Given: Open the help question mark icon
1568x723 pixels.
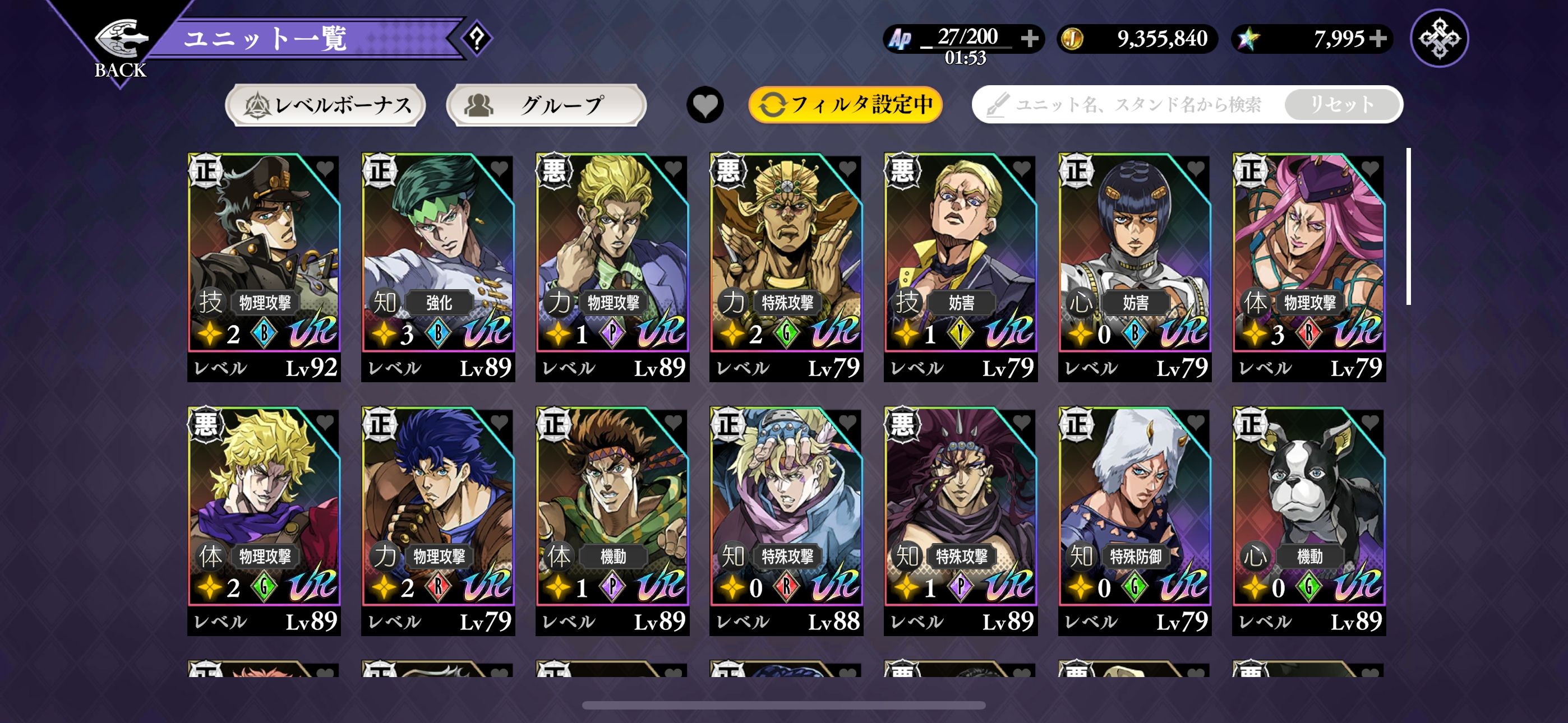Looking at the screenshot, I should (x=477, y=38).
